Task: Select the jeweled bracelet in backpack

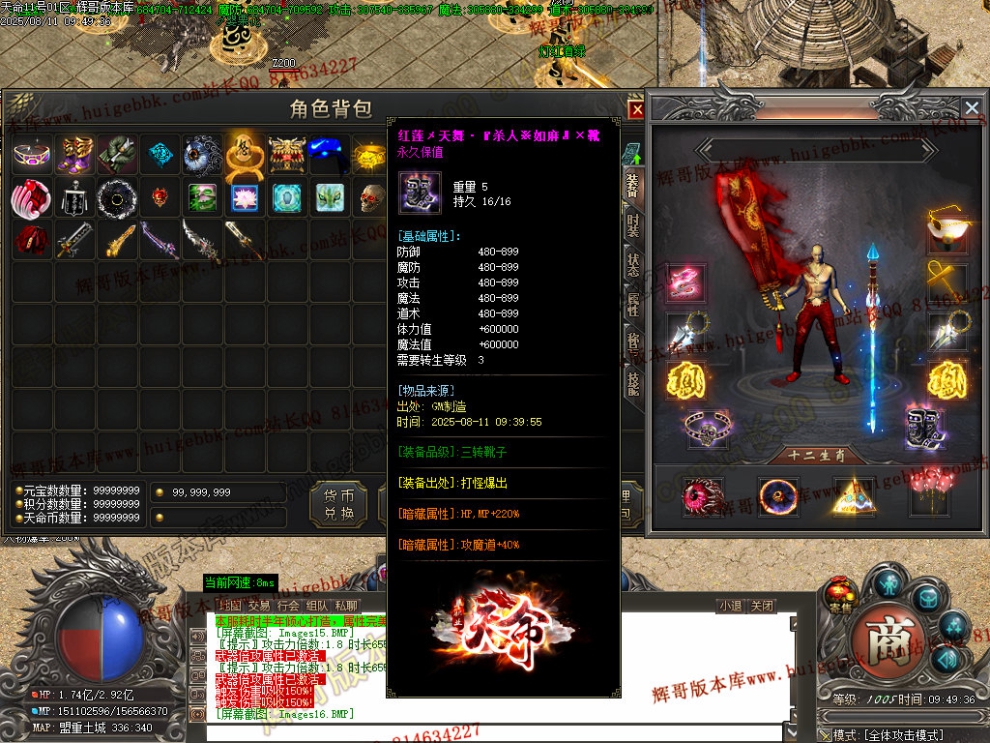Action: point(32,155)
